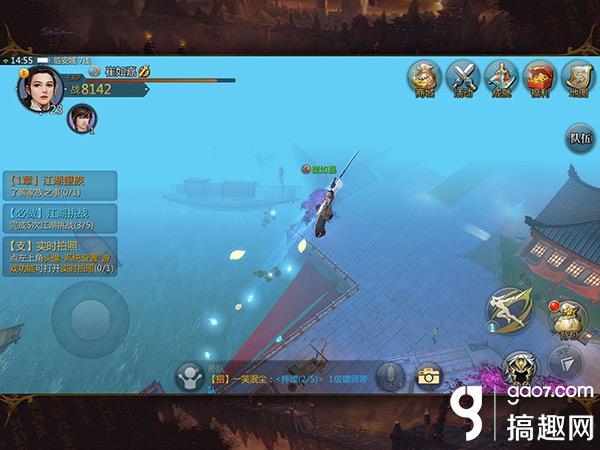Open the 福利 treasure chest rewards

click(x=540, y=77)
